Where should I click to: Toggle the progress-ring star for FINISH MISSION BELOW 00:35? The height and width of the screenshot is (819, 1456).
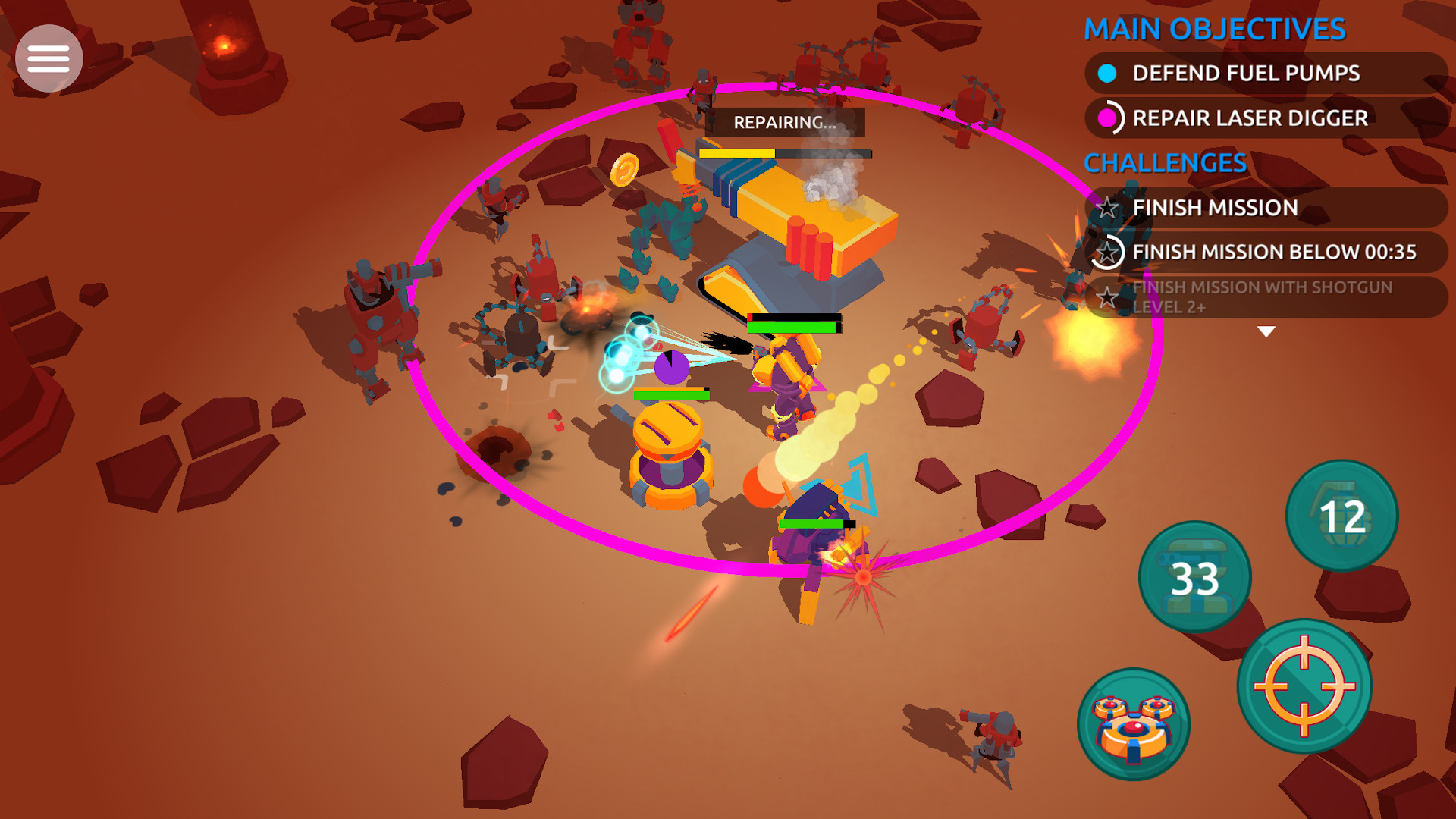click(1108, 253)
